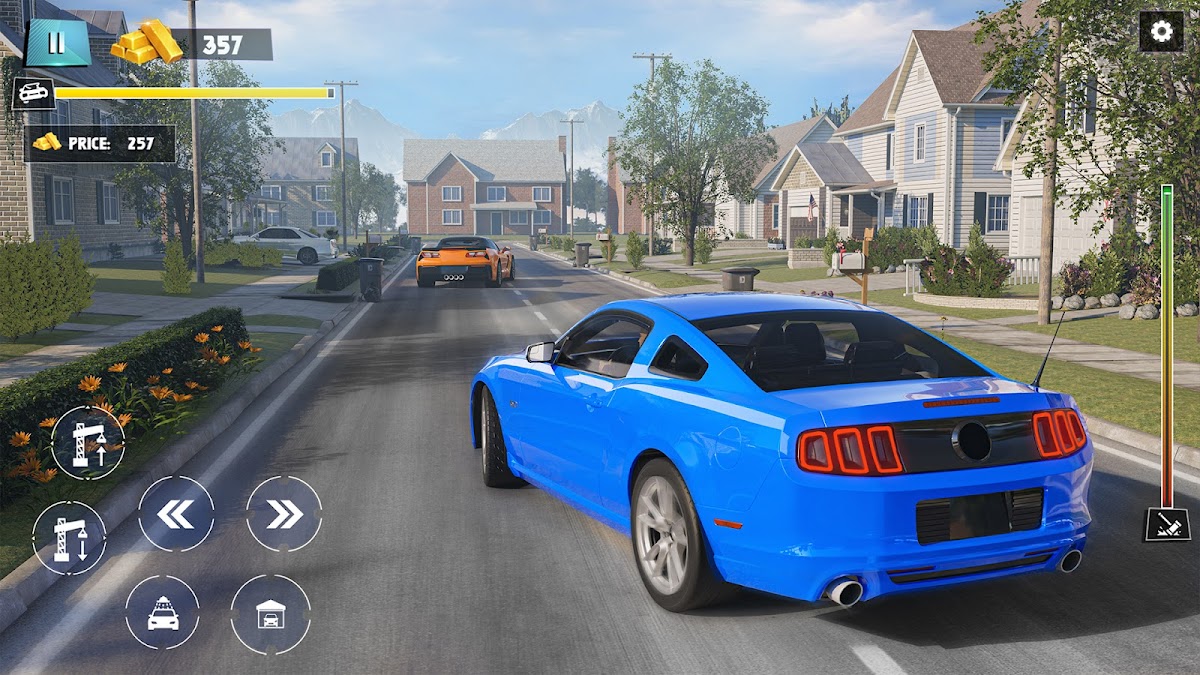Viewport: 1200px width, 675px height.
Task: Pause the game
Action: (x=57, y=43)
